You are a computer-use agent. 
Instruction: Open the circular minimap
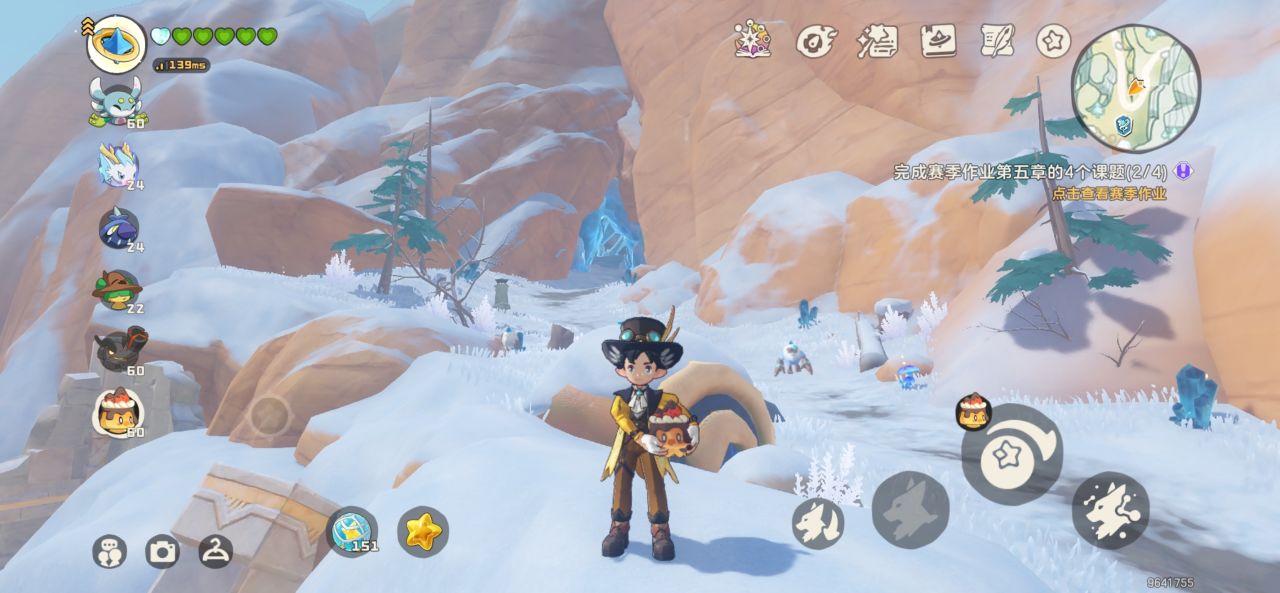(1135, 88)
